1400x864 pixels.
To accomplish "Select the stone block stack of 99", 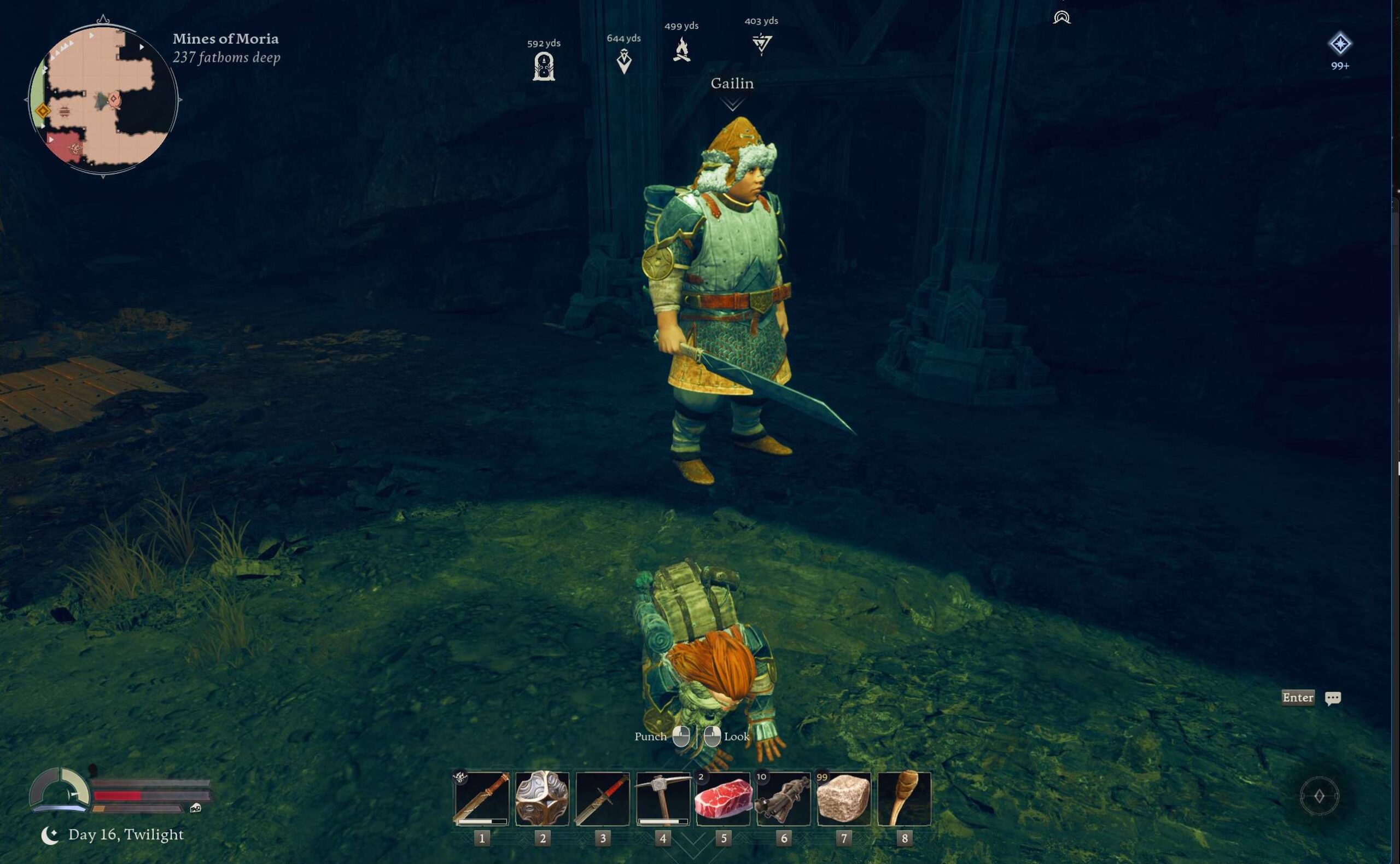I will [844, 798].
